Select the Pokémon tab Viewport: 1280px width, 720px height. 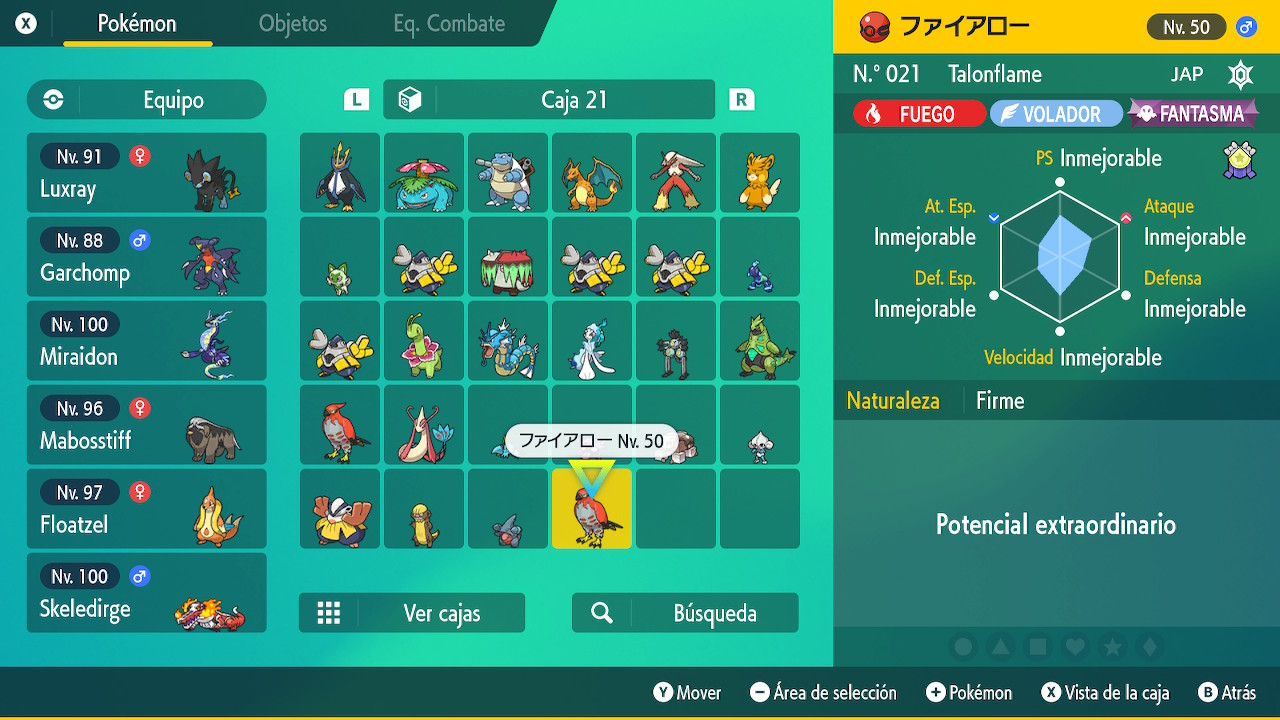point(137,24)
